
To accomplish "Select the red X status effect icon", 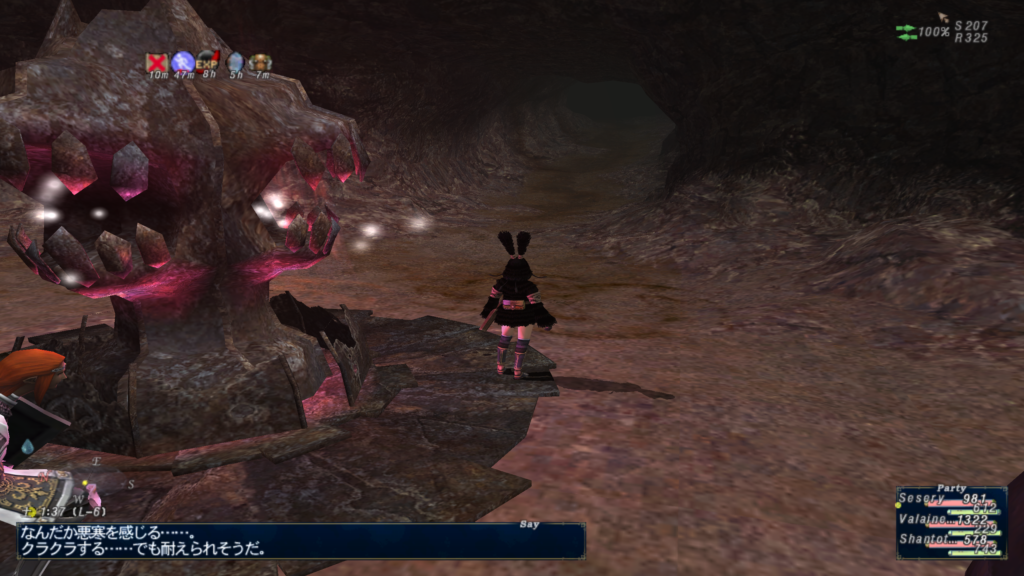I will pyautogui.click(x=157, y=62).
